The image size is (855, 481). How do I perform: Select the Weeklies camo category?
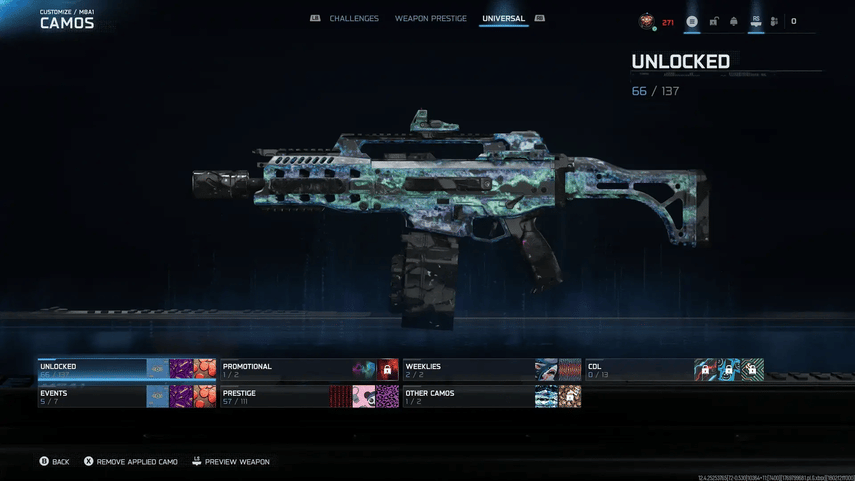[467, 369]
